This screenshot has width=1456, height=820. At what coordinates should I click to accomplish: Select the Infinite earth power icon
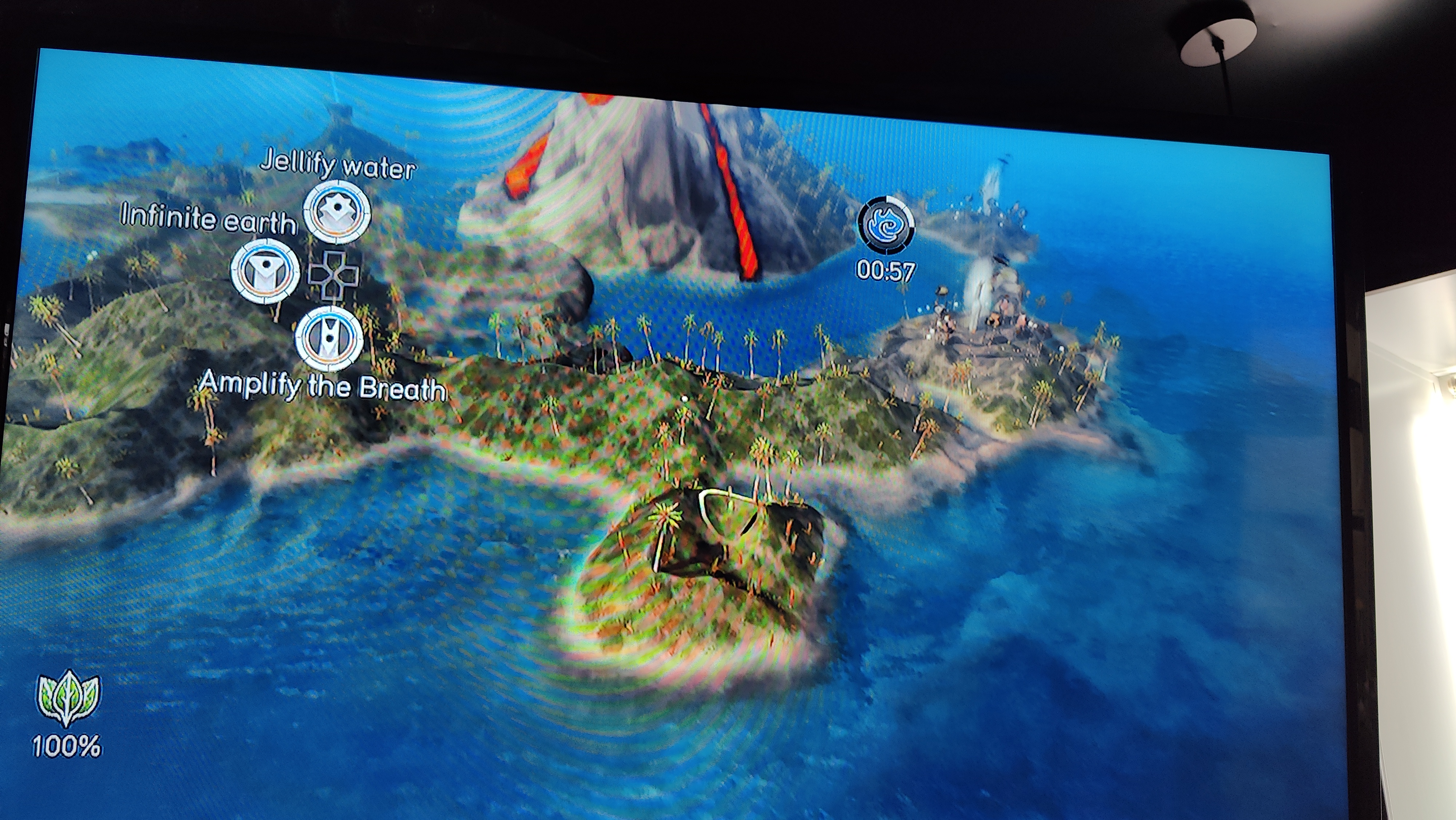tap(264, 271)
